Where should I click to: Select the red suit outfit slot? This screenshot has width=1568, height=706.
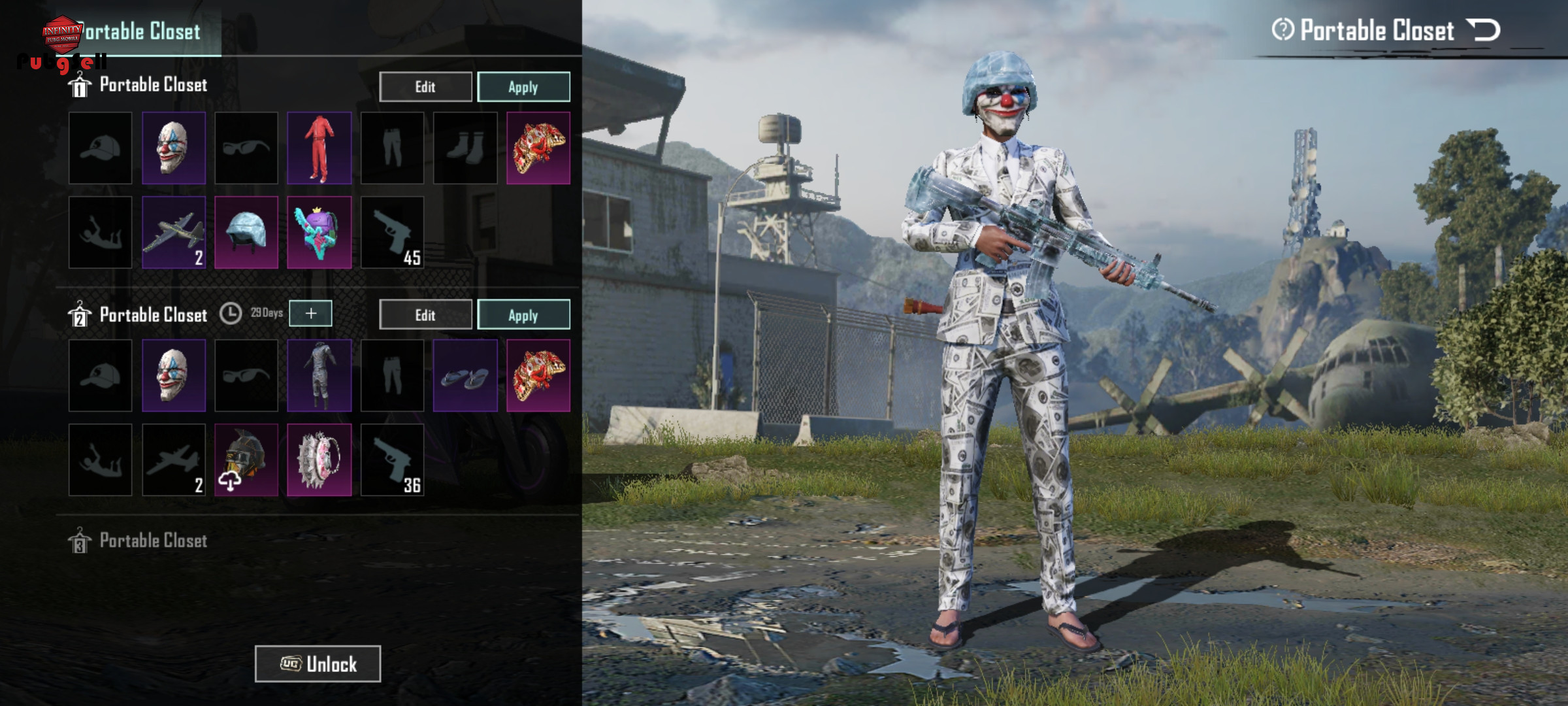click(319, 148)
